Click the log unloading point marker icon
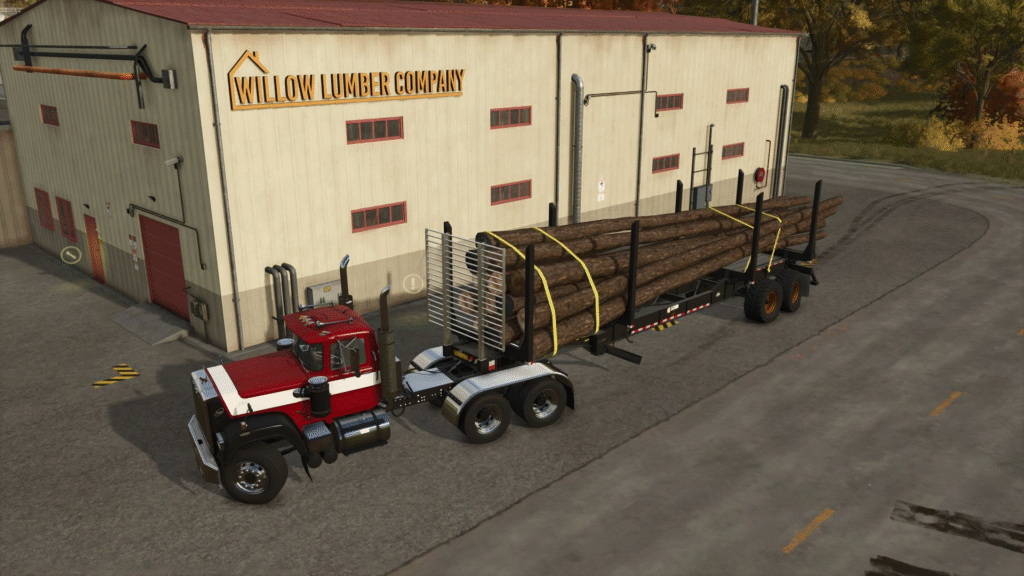The image size is (1024, 576). 70,255
